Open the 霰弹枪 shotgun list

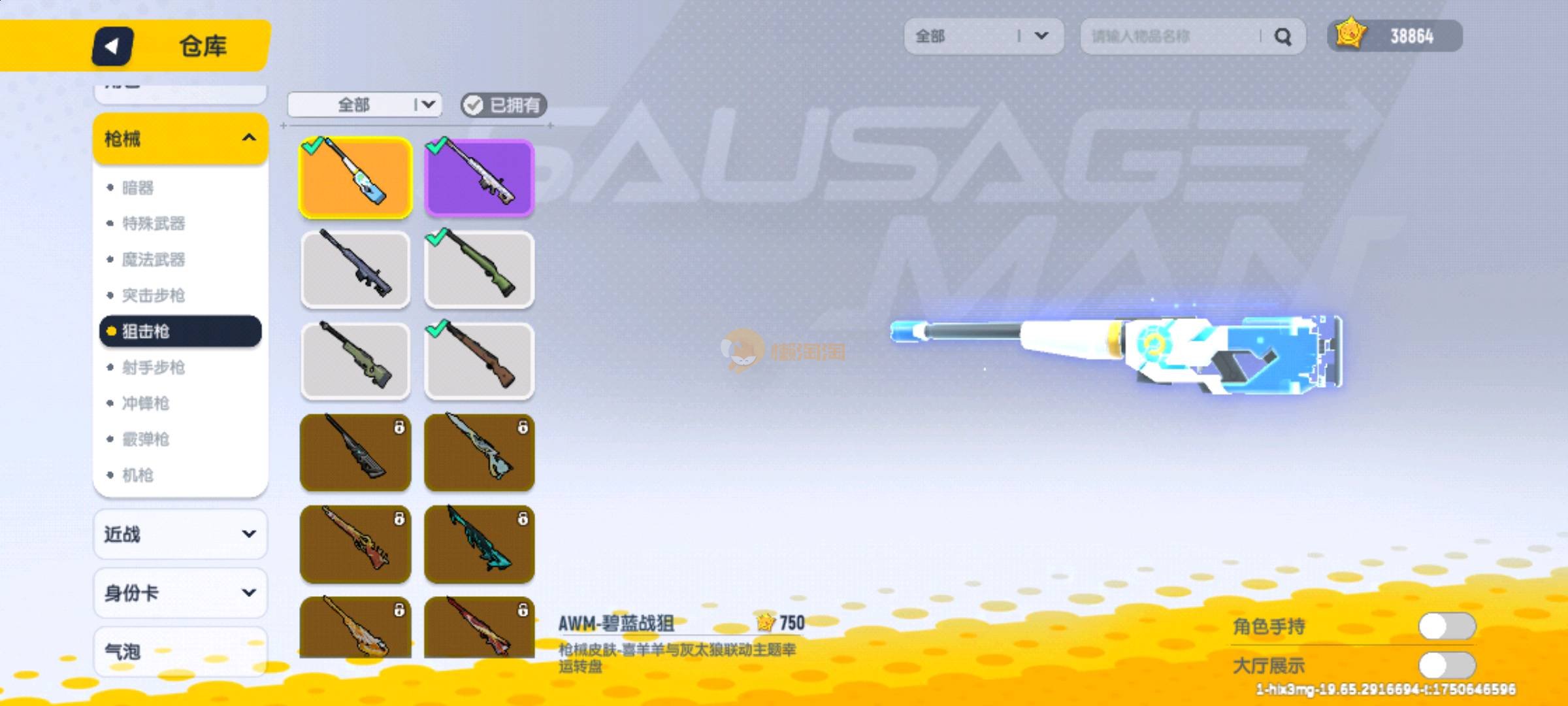click(146, 439)
